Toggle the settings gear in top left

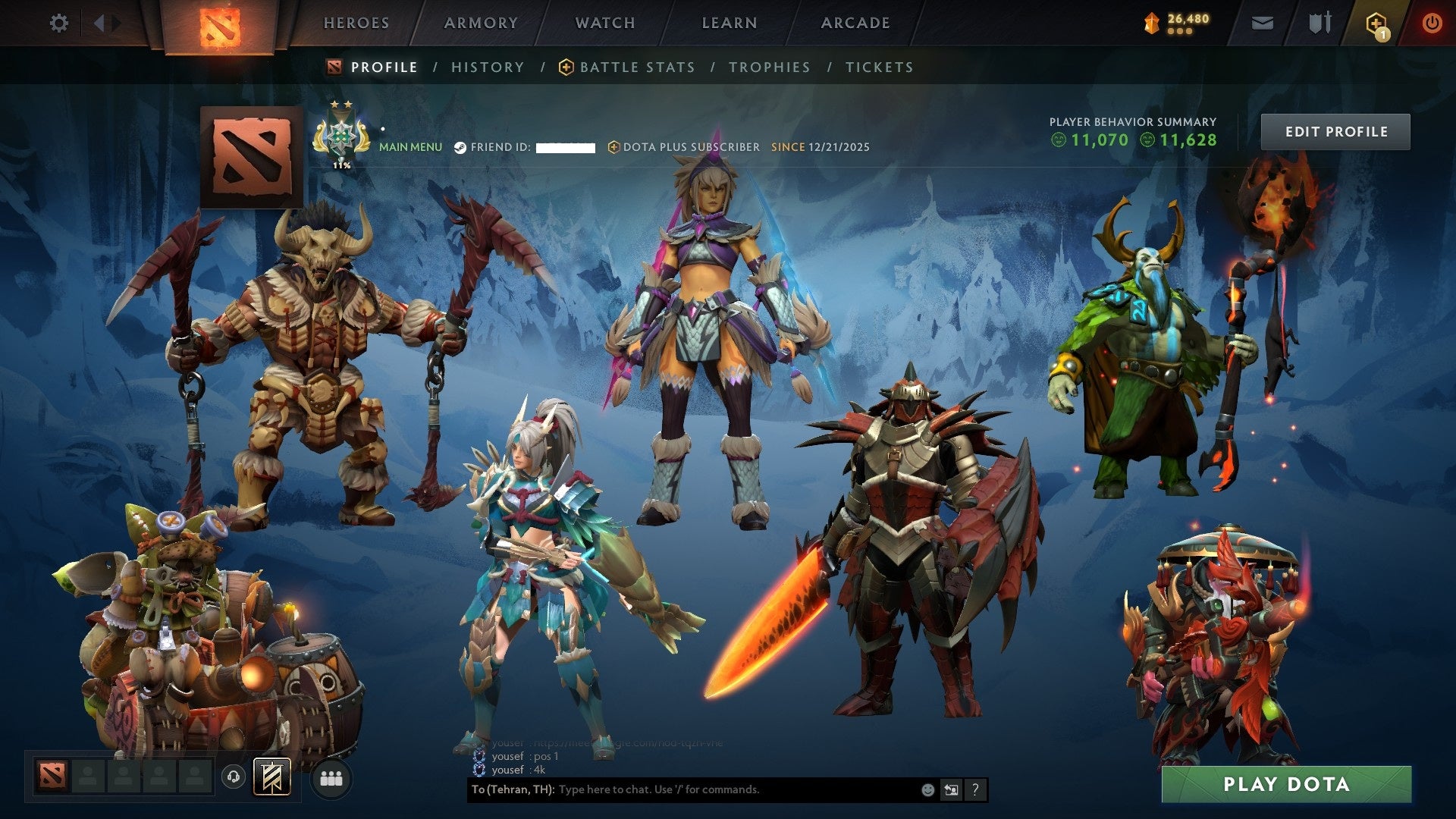tap(59, 23)
